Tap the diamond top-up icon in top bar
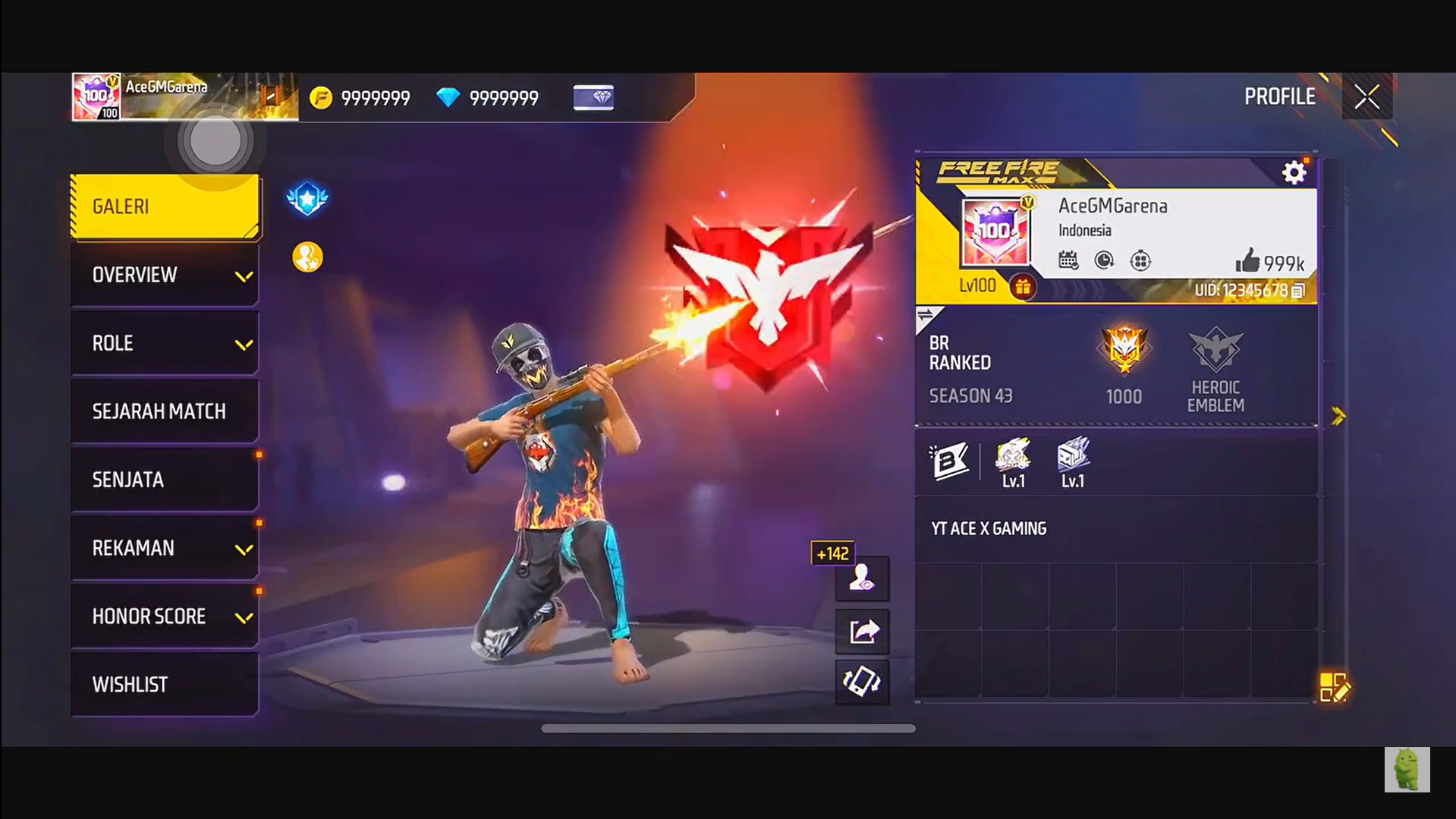The image size is (1456, 819). [593, 97]
